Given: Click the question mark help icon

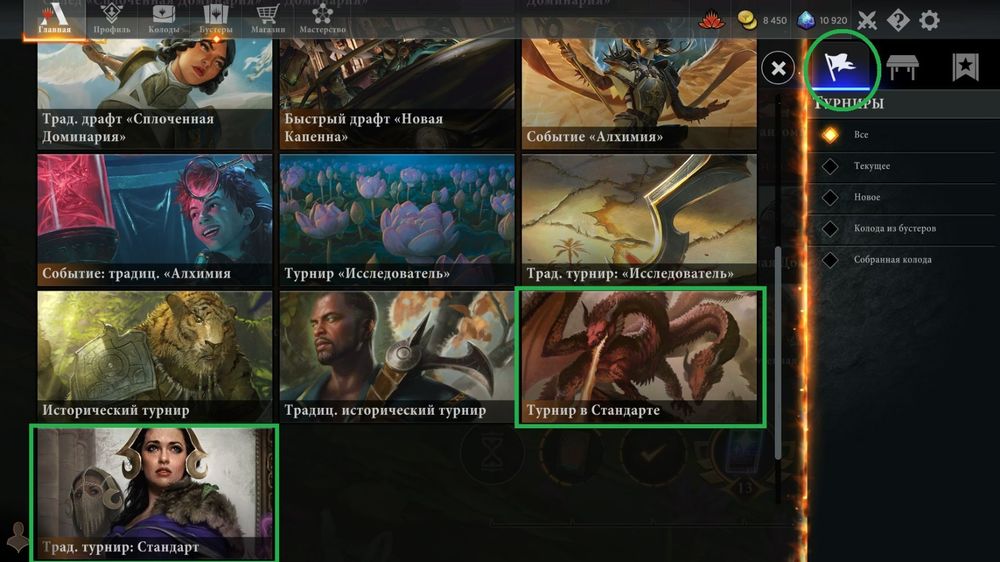Looking at the screenshot, I should coord(898,20).
